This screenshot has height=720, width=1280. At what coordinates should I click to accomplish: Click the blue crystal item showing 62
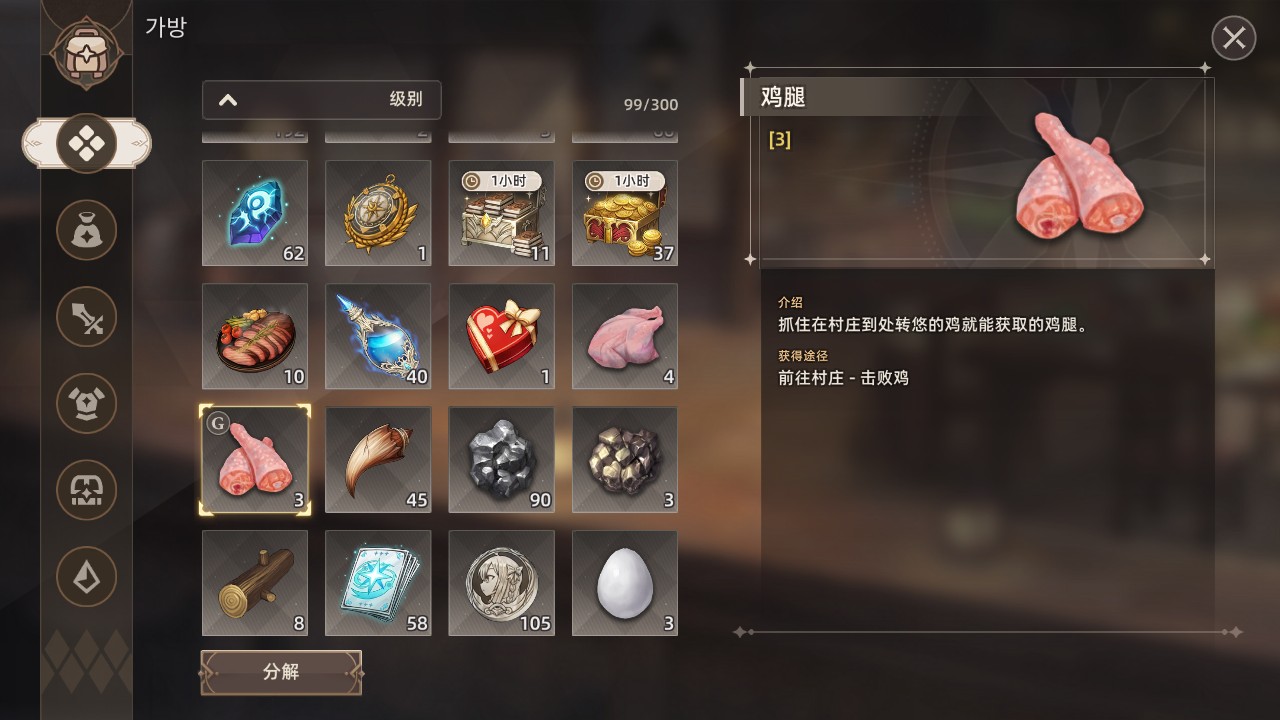point(254,213)
